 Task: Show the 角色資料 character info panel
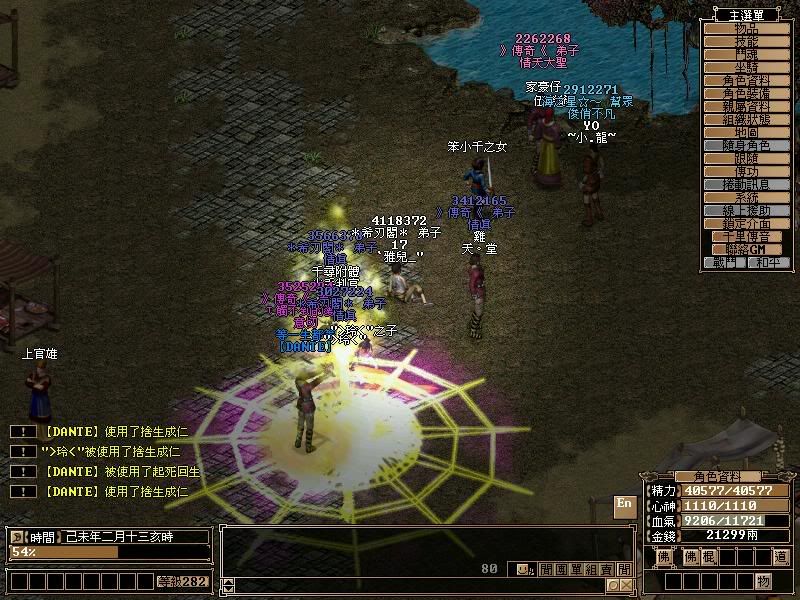(x=746, y=80)
